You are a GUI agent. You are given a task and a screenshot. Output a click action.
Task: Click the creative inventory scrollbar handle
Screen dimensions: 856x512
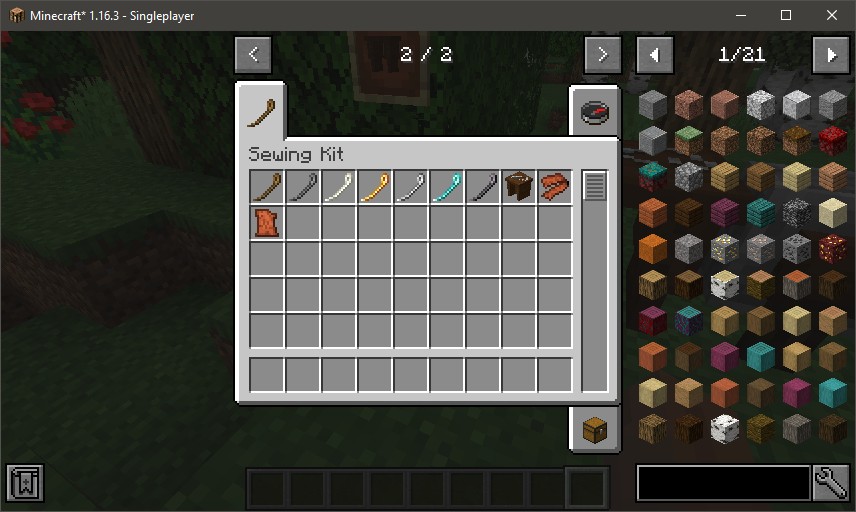point(595,186)
